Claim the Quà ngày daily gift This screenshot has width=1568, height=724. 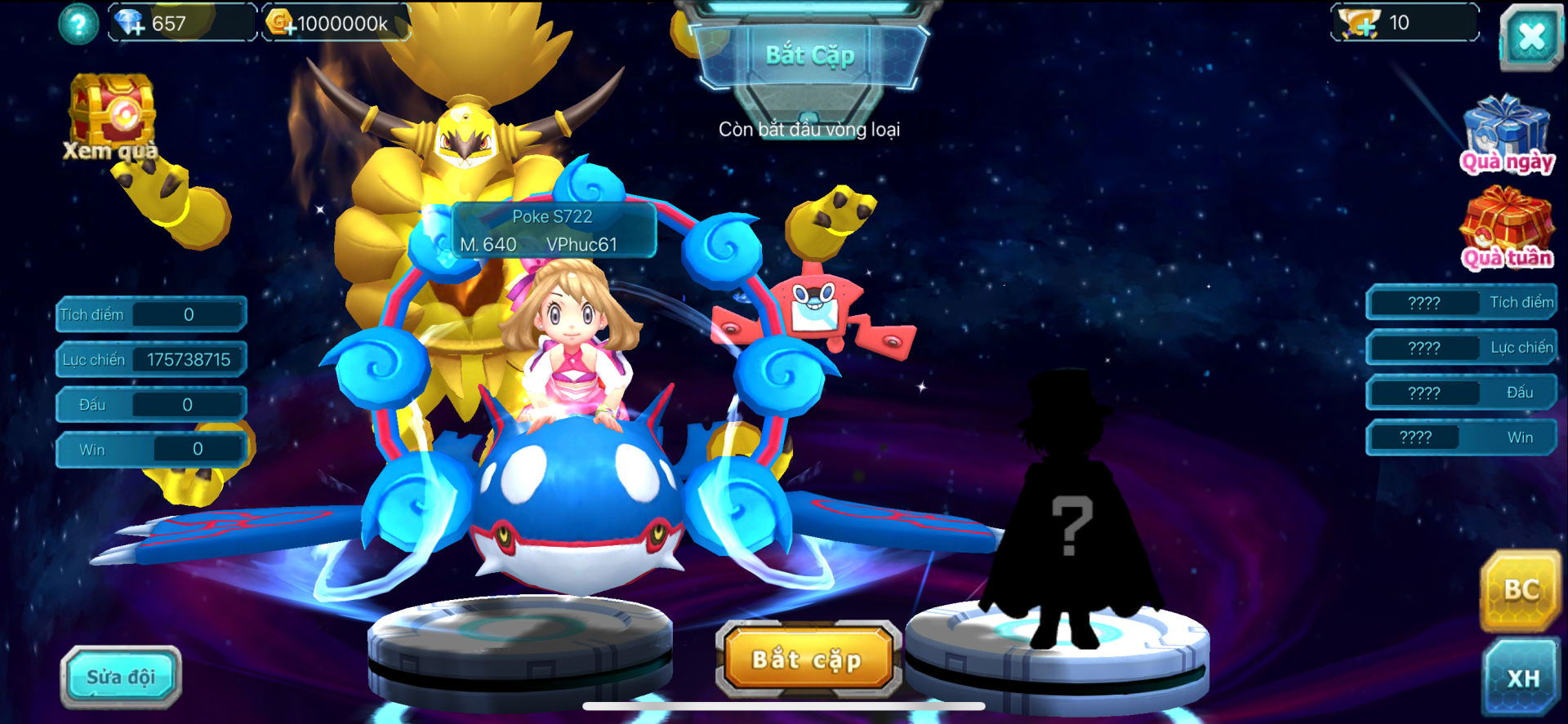pos(1507,135)
